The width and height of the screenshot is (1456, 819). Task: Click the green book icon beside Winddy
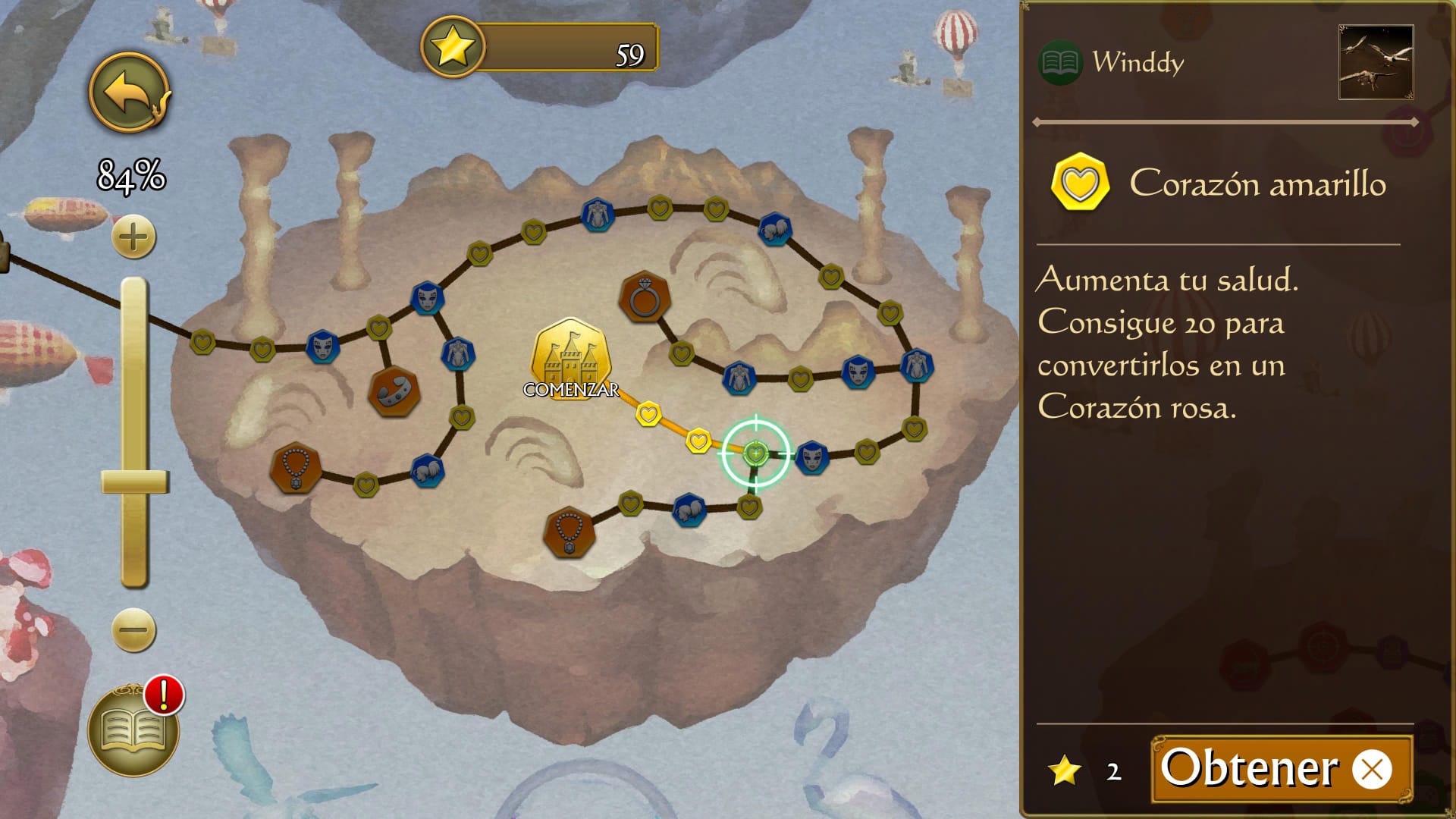pyautogui.click(x=1059, y=62)
